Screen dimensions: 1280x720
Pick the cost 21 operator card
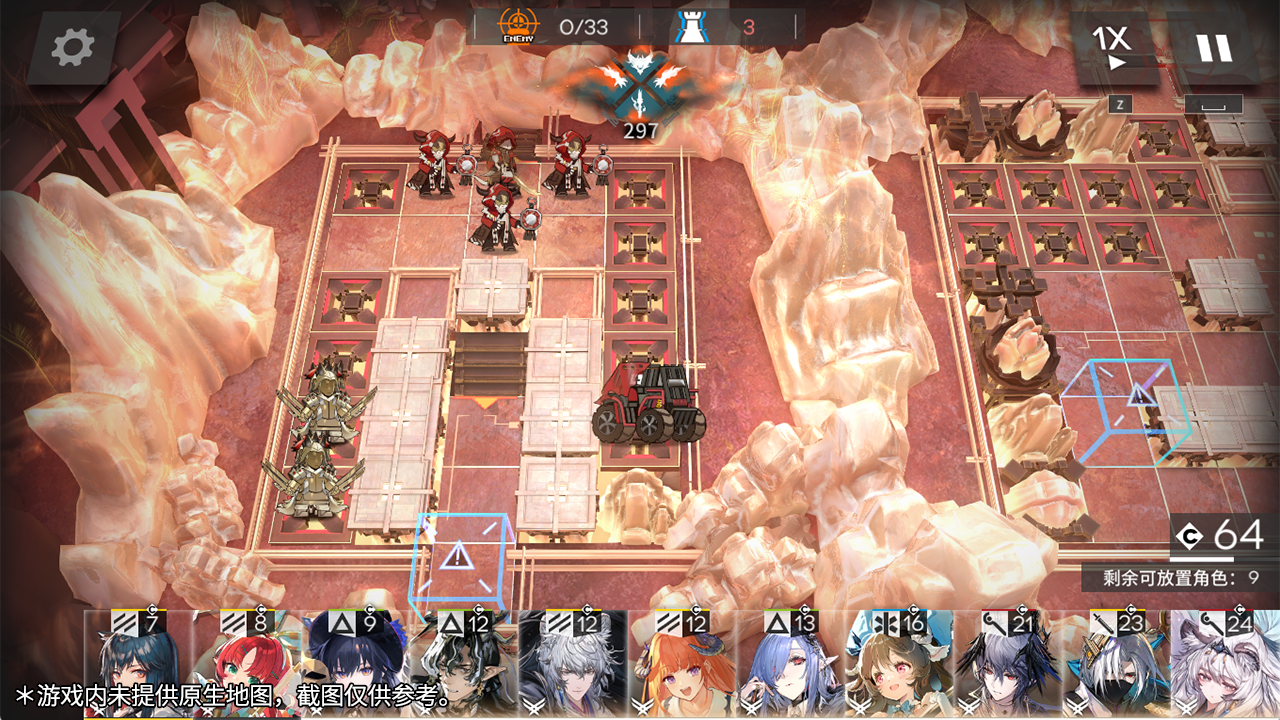pos(1010,665)
